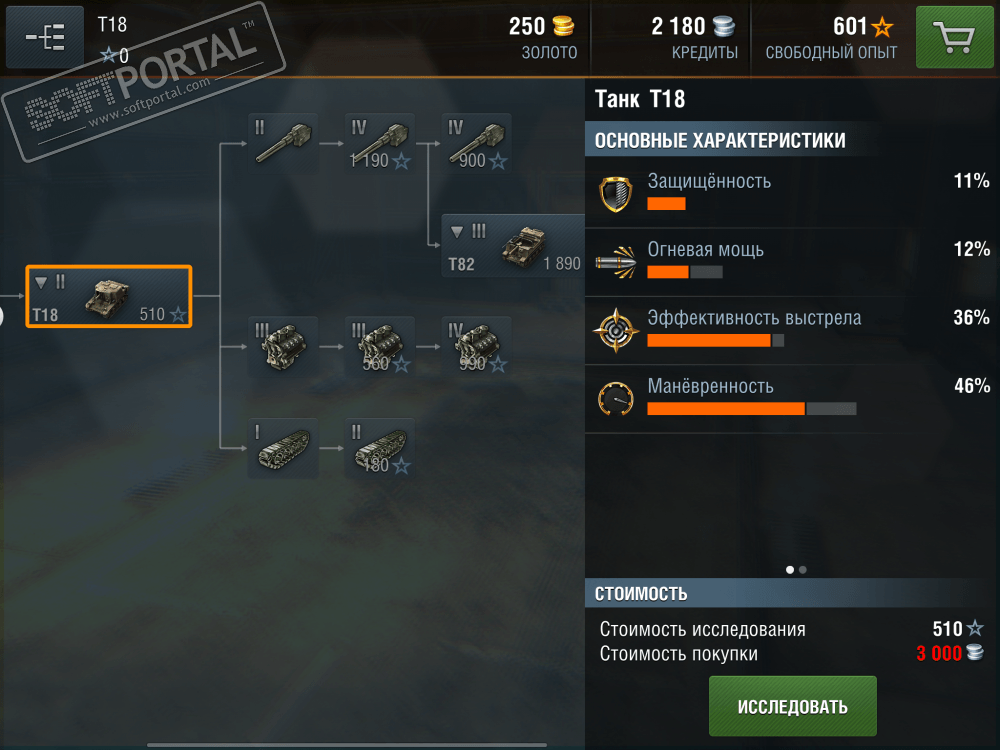Viewport: 1000px width, 750px height.
Task: Show the Манёвренность mobility stat row
Action: (x=790, y=397)
